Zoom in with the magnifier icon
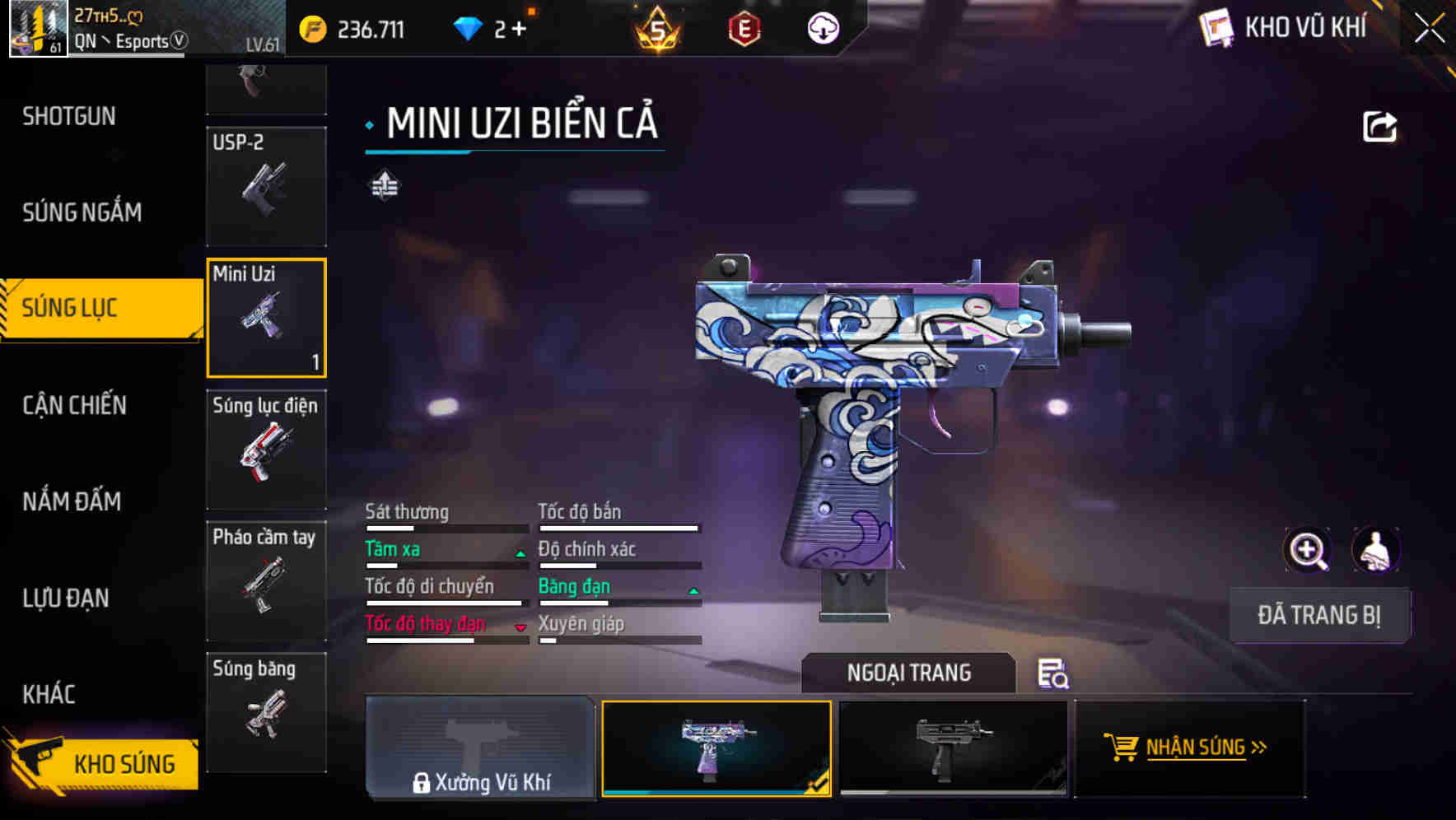 [1308, 550]
